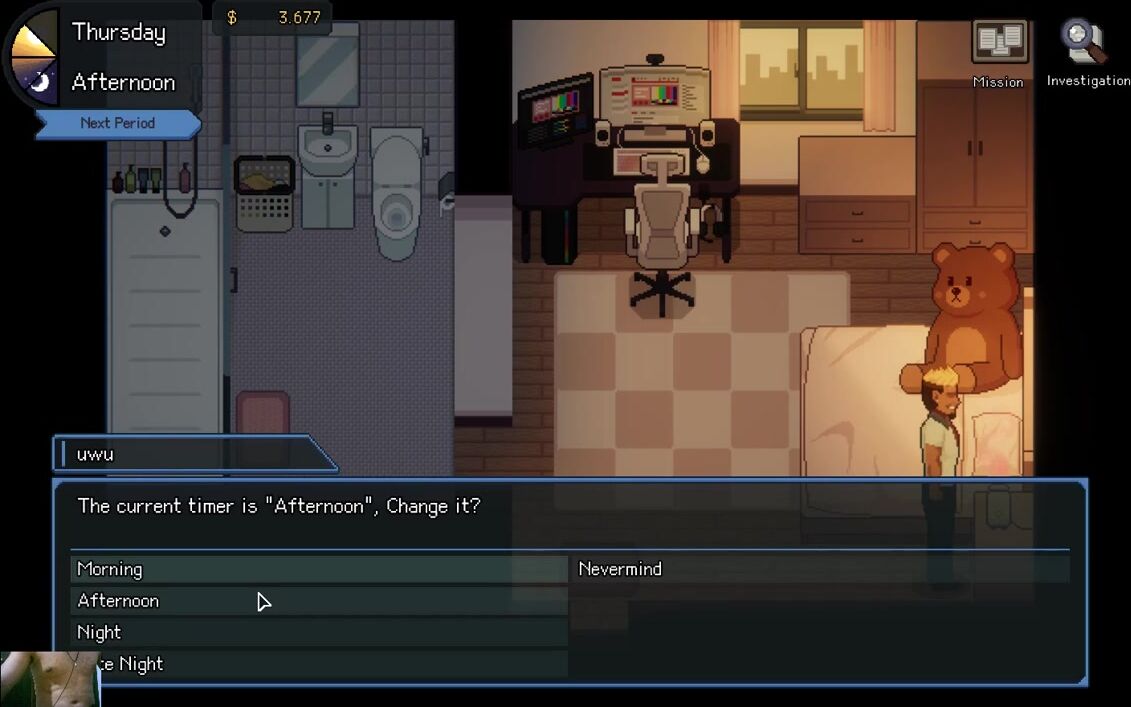Set the timer to Night
Viewport: 1131px width, 707px height.
tap(318, 633)
